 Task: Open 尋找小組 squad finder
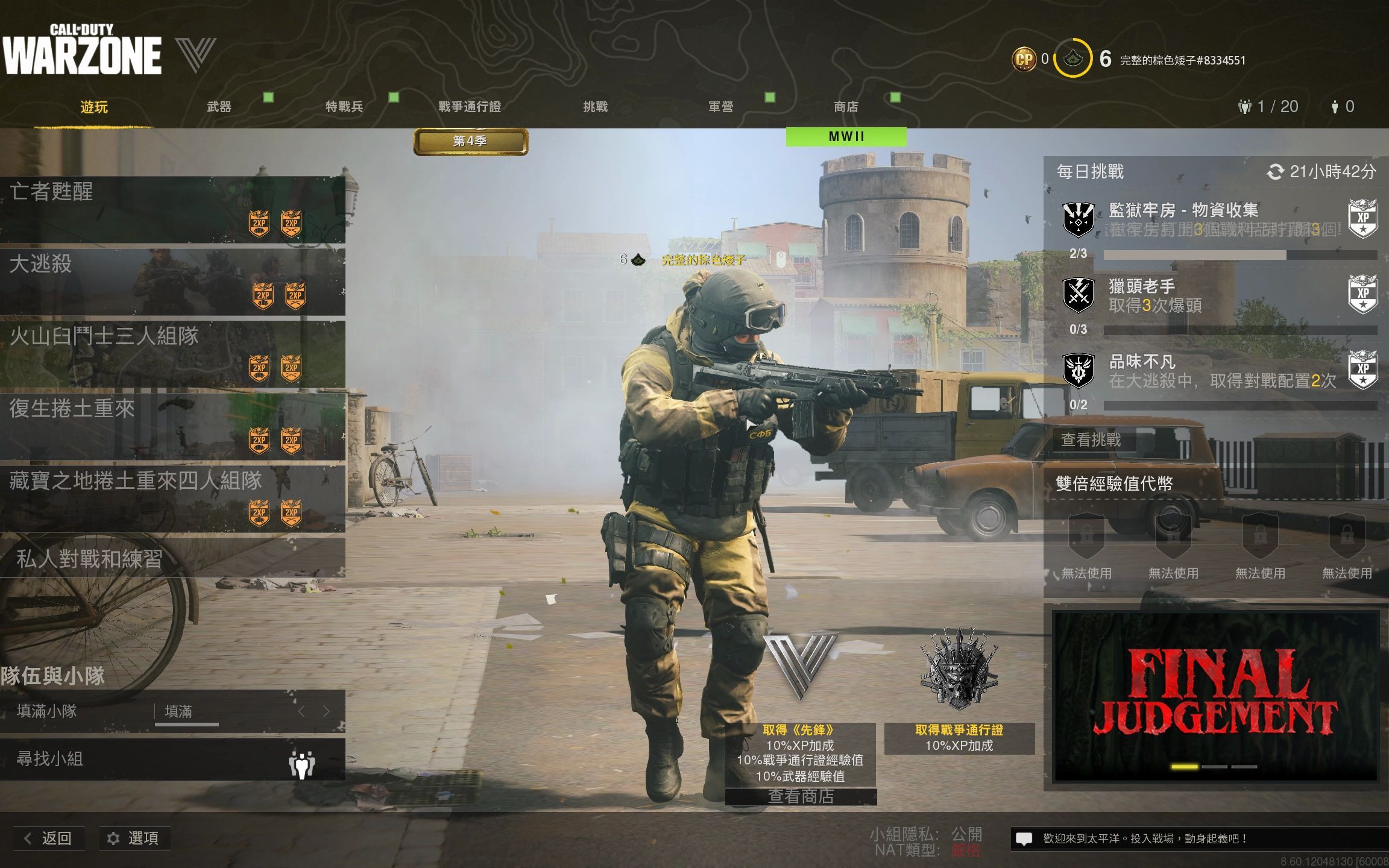pyautogui.click(x=172, y=759)
